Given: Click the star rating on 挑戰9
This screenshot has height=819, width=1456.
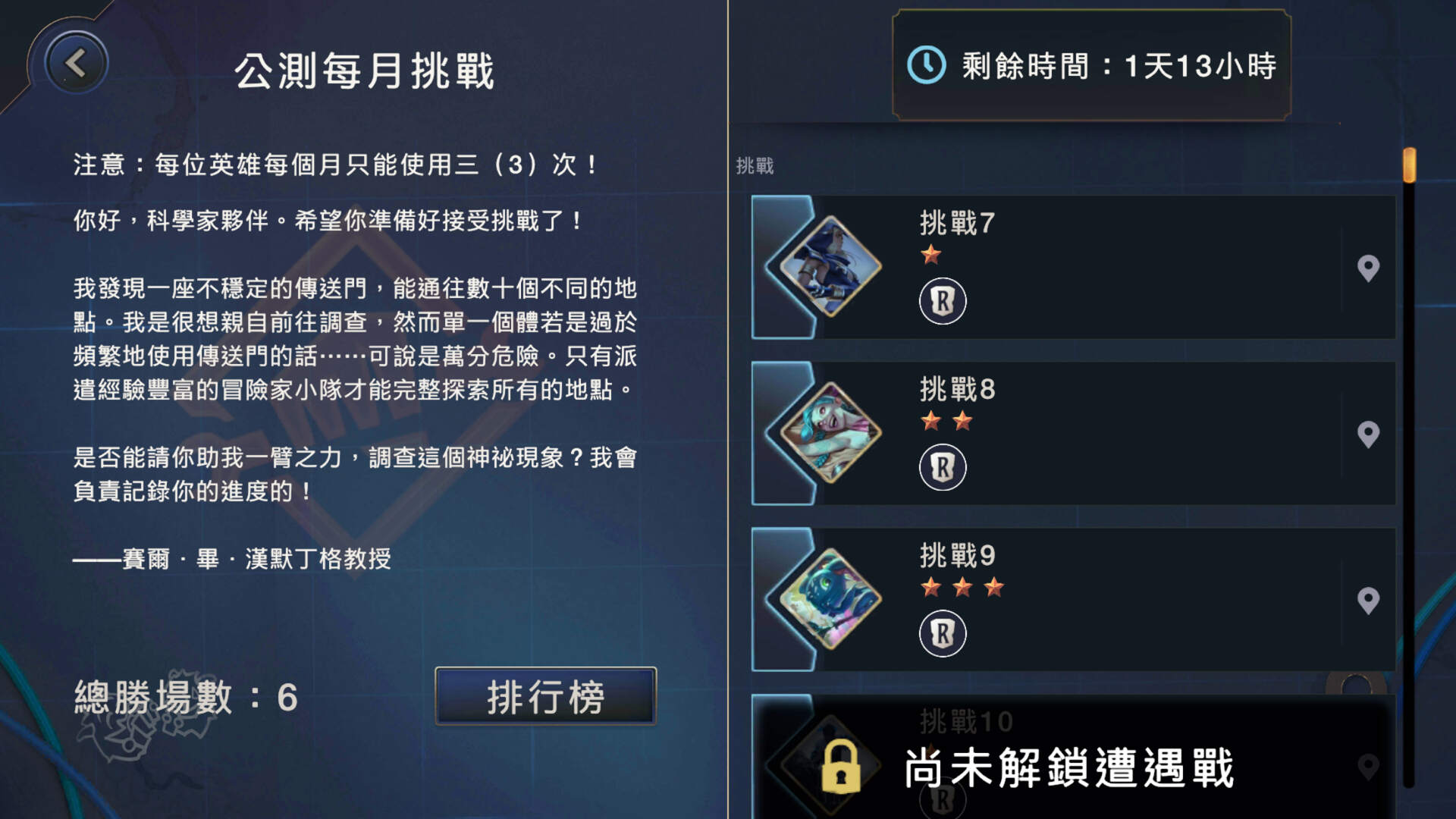Looking at the screenshot, I should pyautogui.click(x=962, y=587).
